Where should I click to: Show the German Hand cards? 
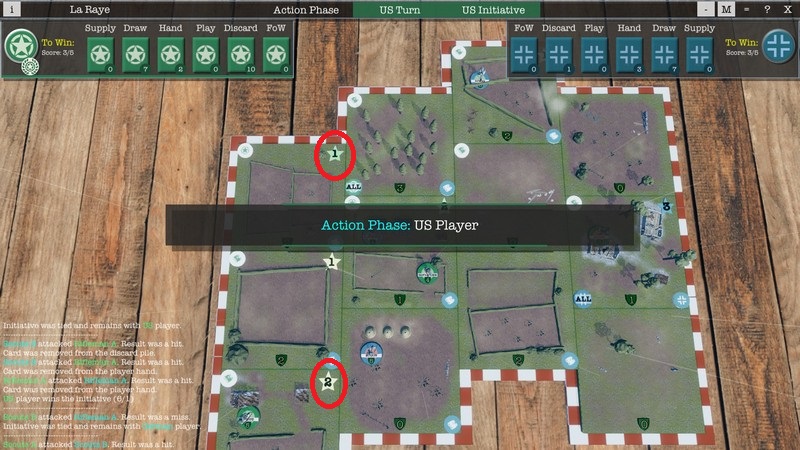tap(629, 53)
